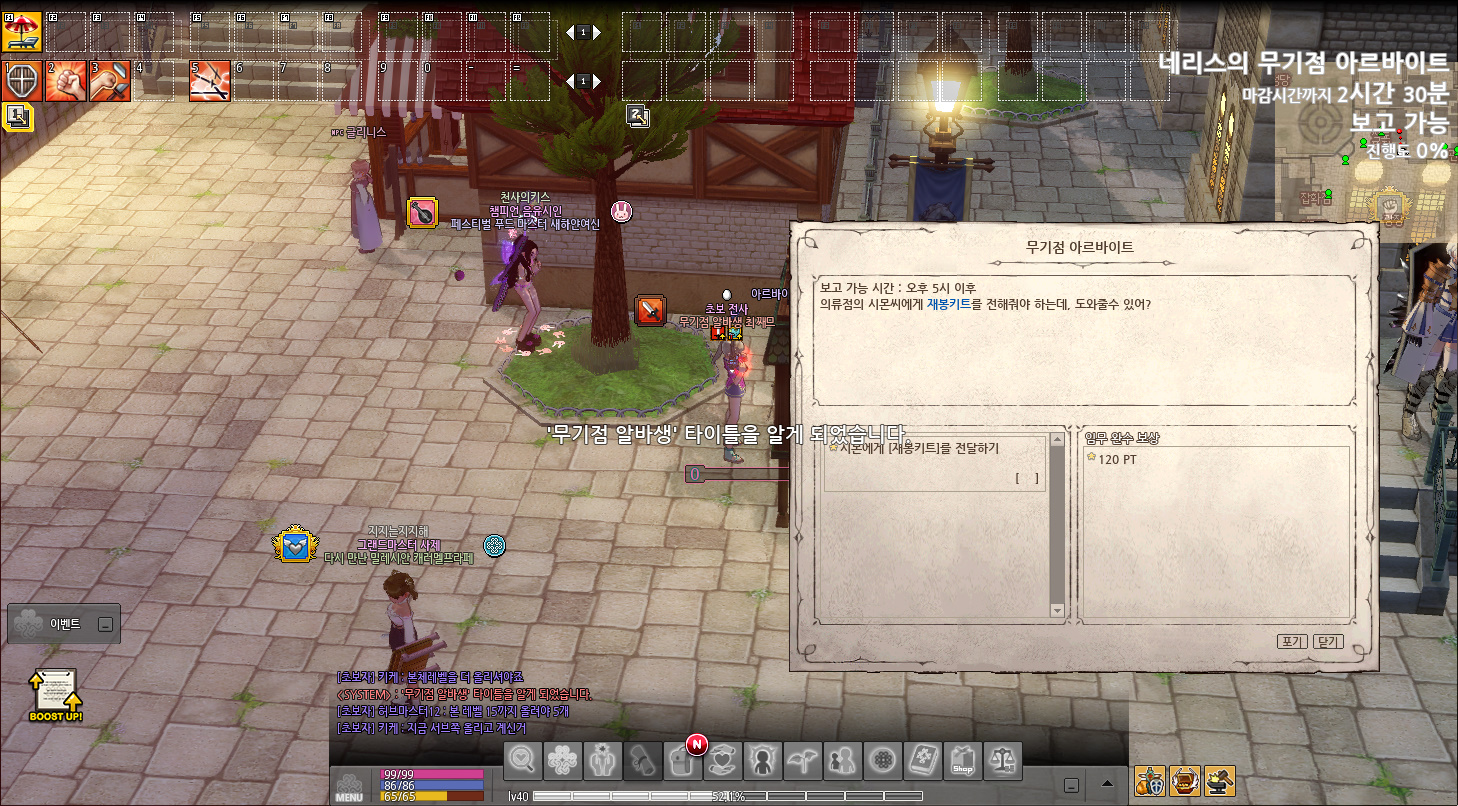
Task: Click the BOOST UP! icon
Action: coord(56,694)
